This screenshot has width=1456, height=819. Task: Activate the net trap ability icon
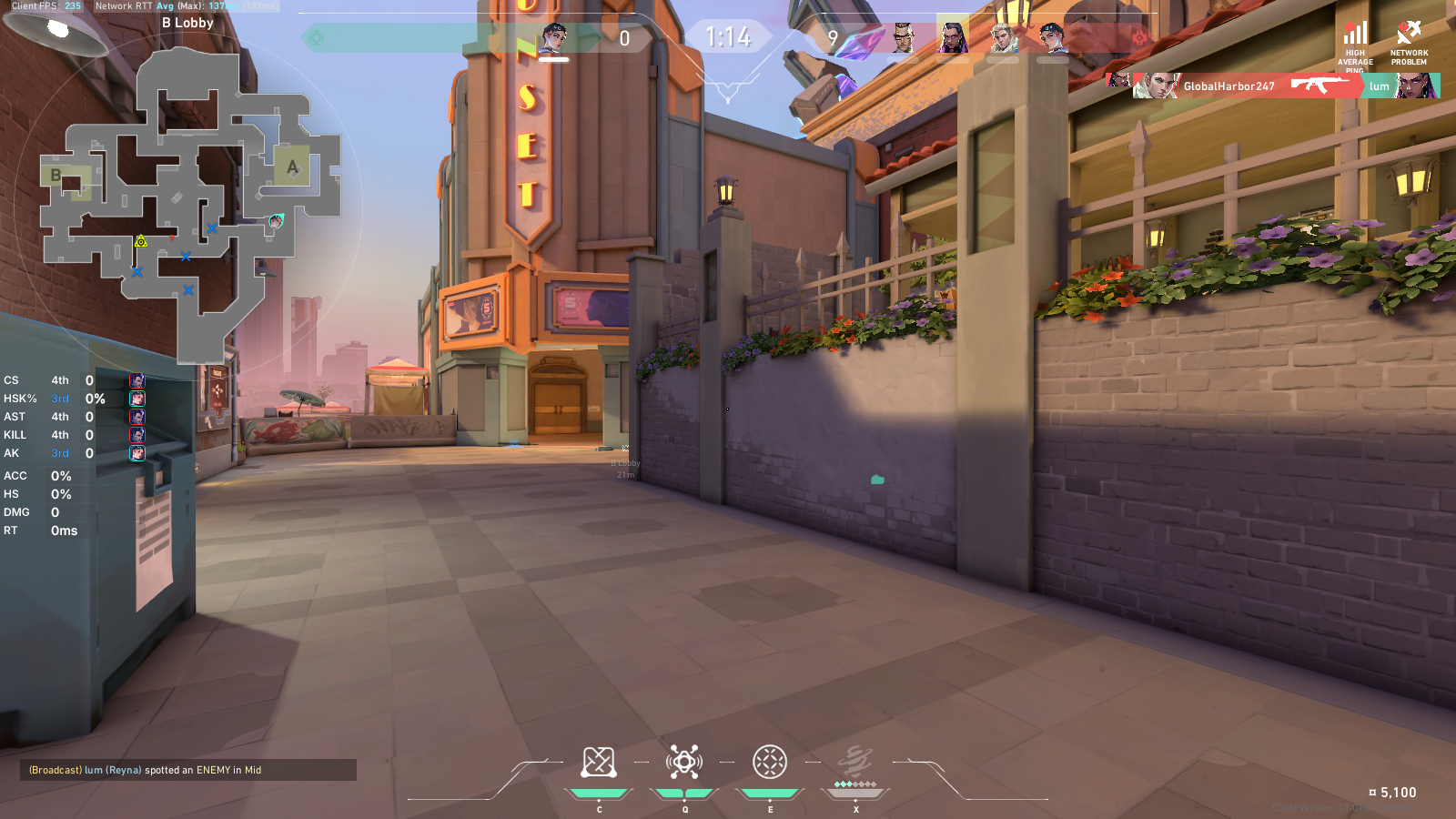click(x=599, y=763)
